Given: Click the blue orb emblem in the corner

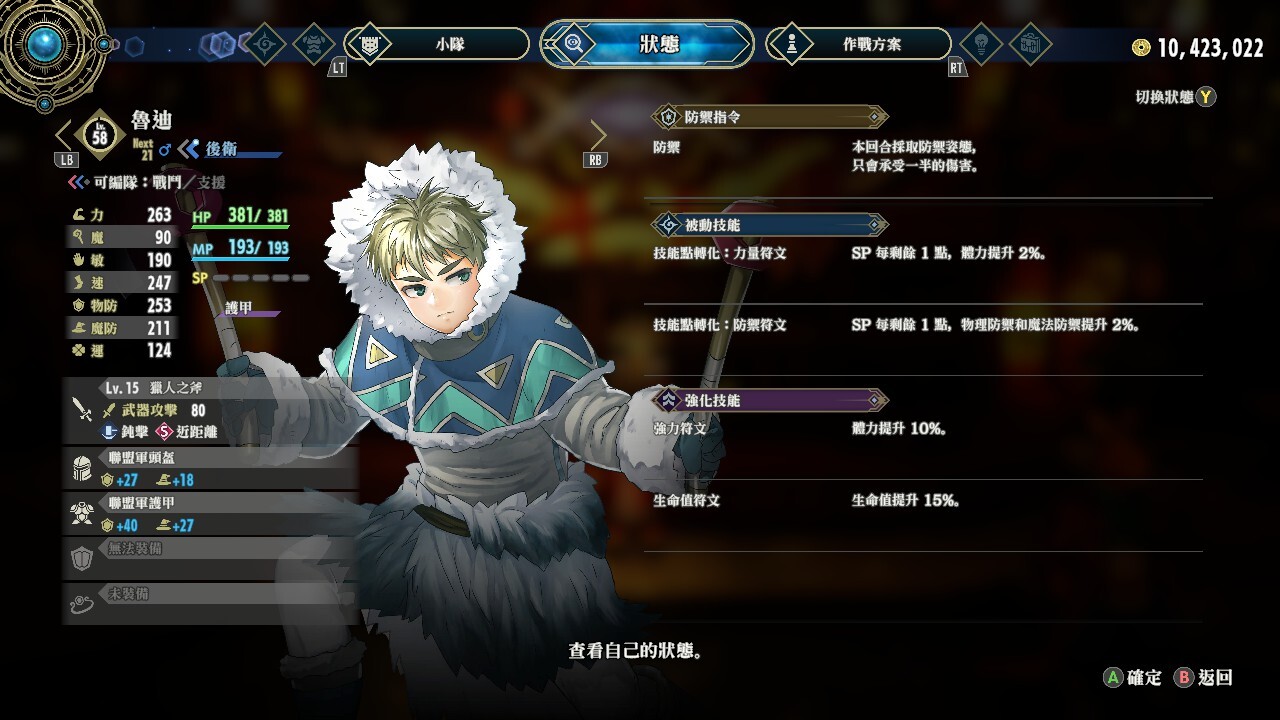Looking at the screenshot, I should tap(45, 44).
